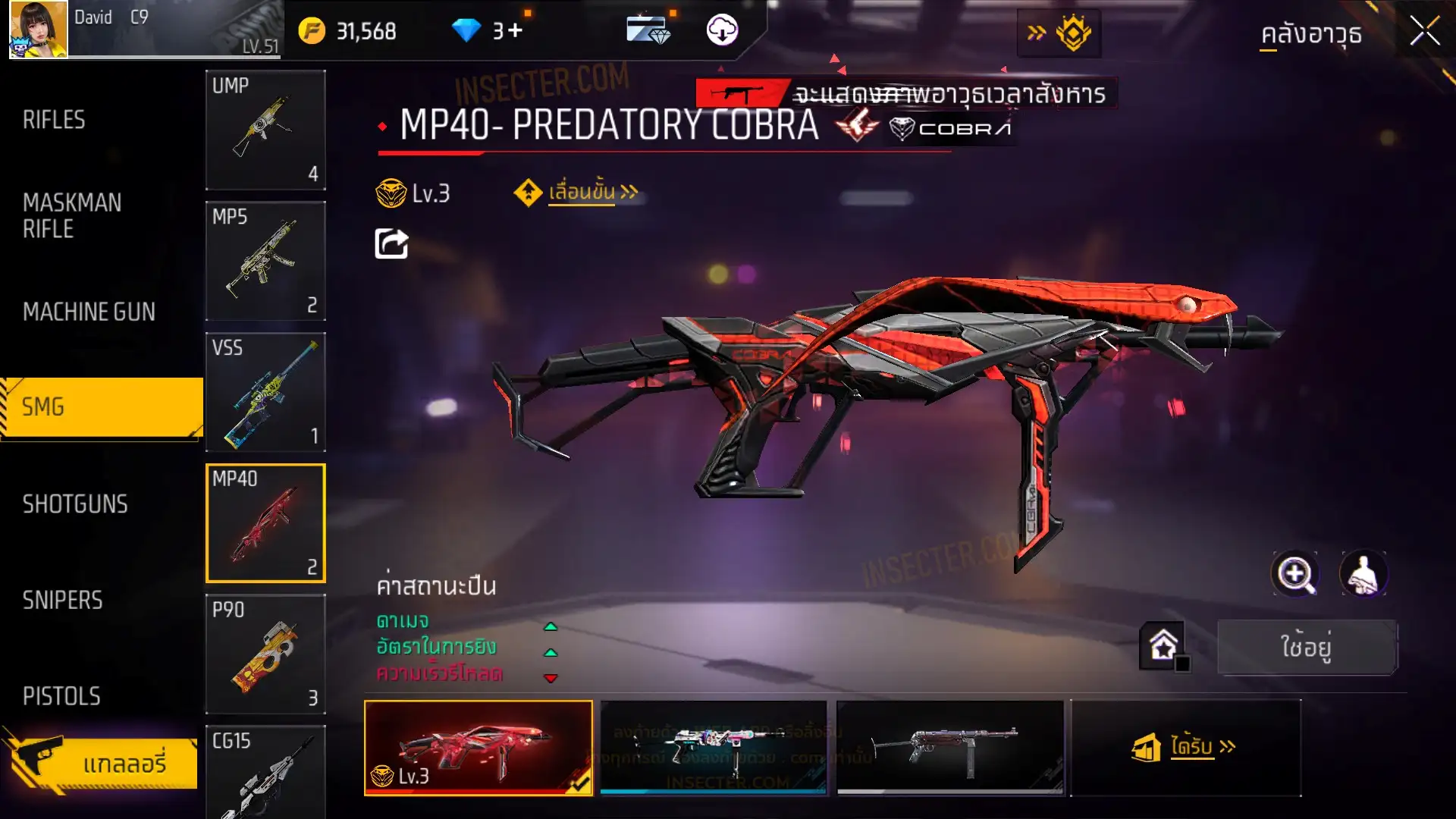Select the SHOTGUNS category

click(75, 504)
